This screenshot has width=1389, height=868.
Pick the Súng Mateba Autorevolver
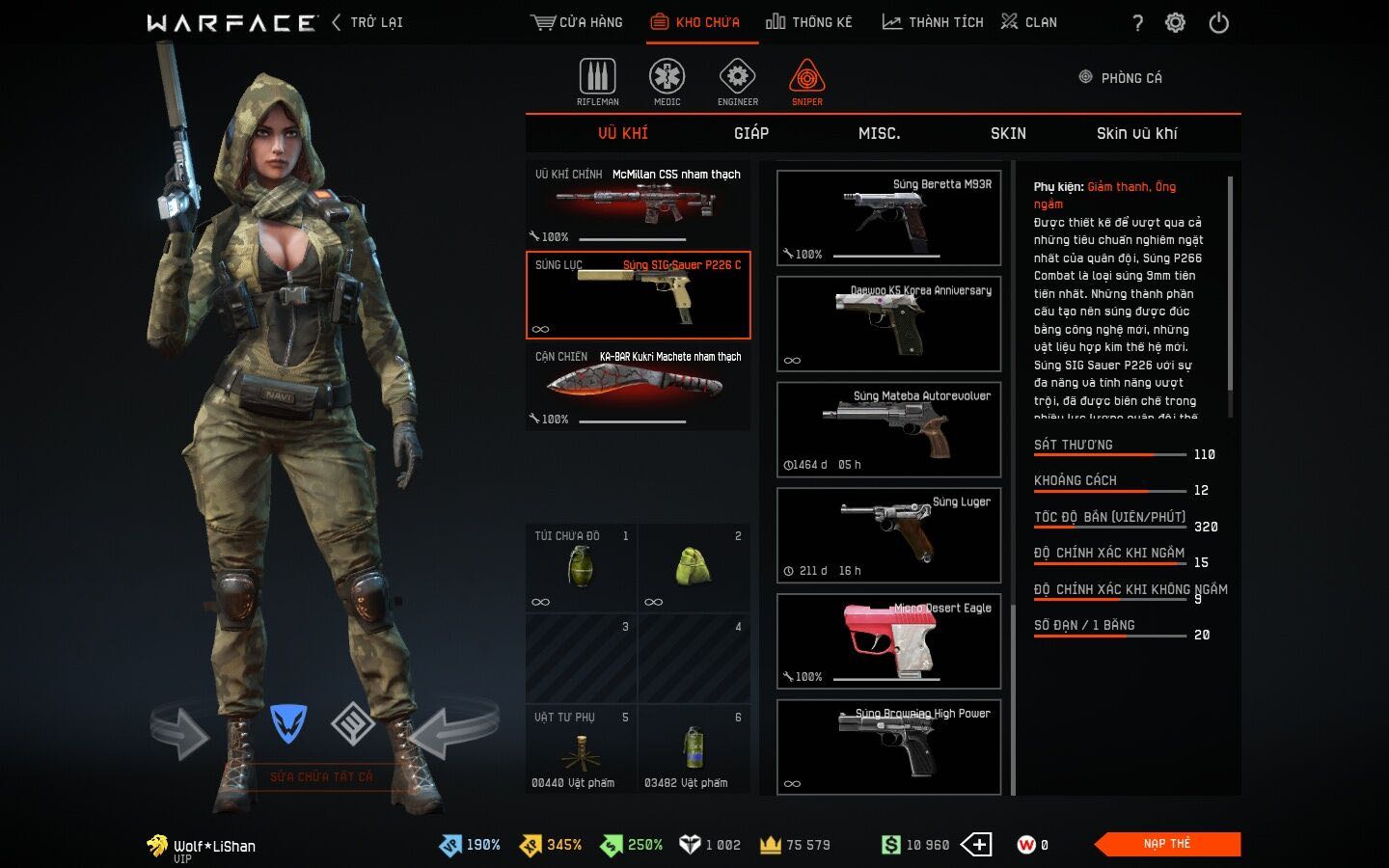point(888,429)
